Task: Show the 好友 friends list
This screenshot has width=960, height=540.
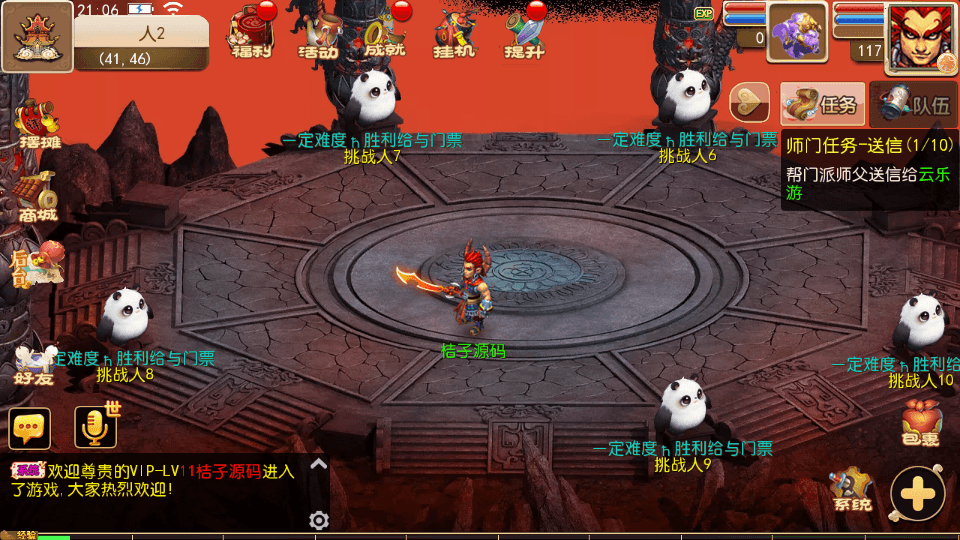Action: click(x=34, y=365)
